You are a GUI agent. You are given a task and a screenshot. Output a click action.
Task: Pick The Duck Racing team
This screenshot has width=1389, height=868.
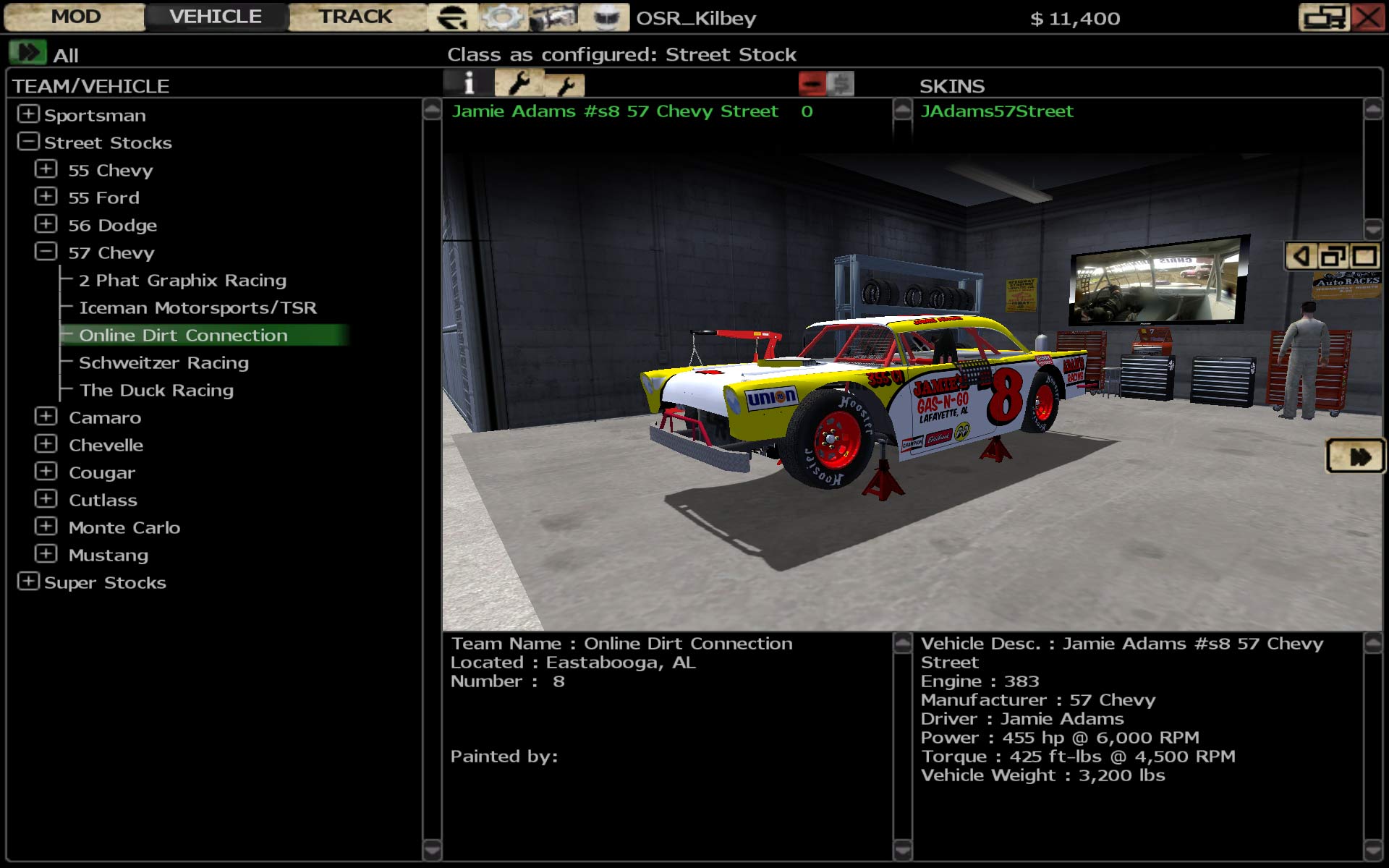[x=156, y=390]
